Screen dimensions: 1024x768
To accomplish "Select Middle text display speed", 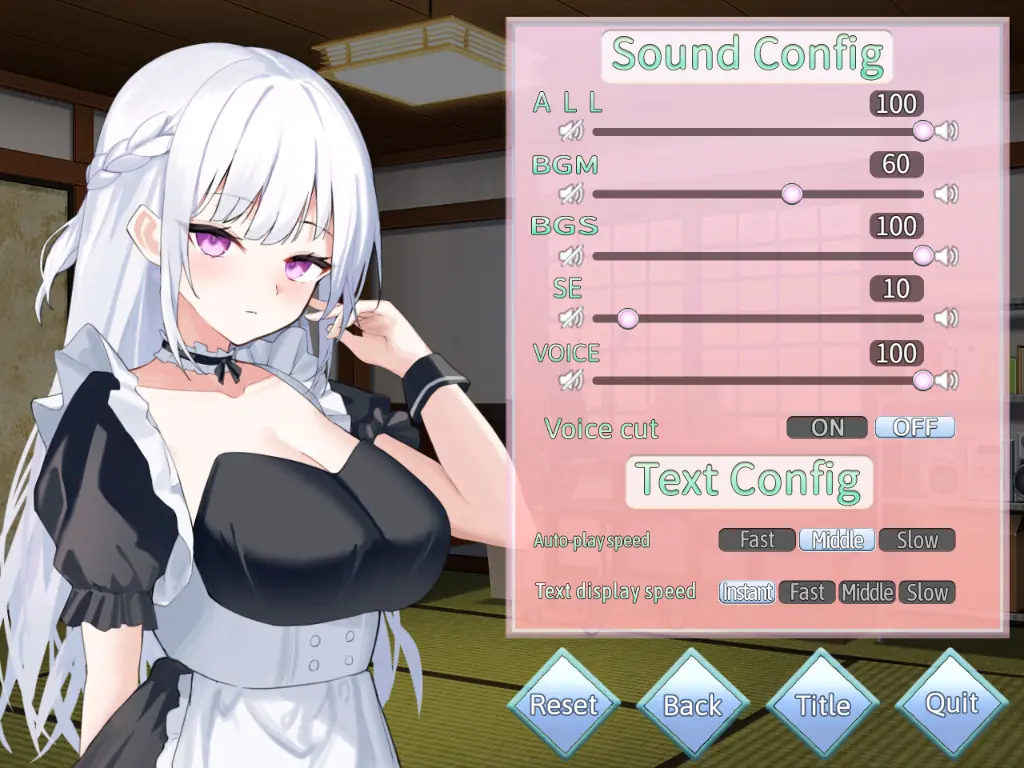I will pyautogui.click(x=867, y=592).
